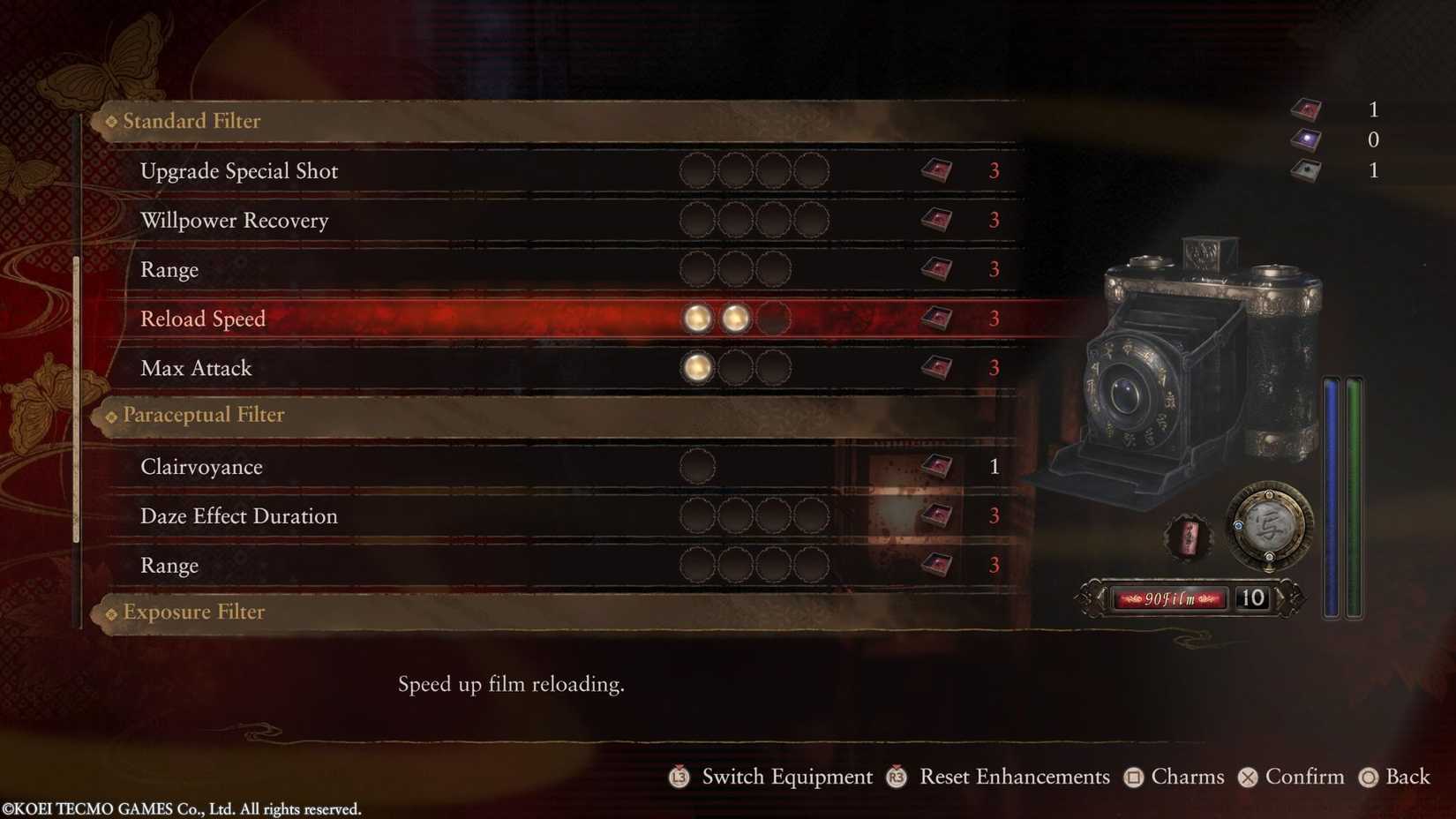This screenshot has width=1456, height=819.
Task: Activate the empty upgrade pip for Clairvoyance
Action: [x=696, y=466]
